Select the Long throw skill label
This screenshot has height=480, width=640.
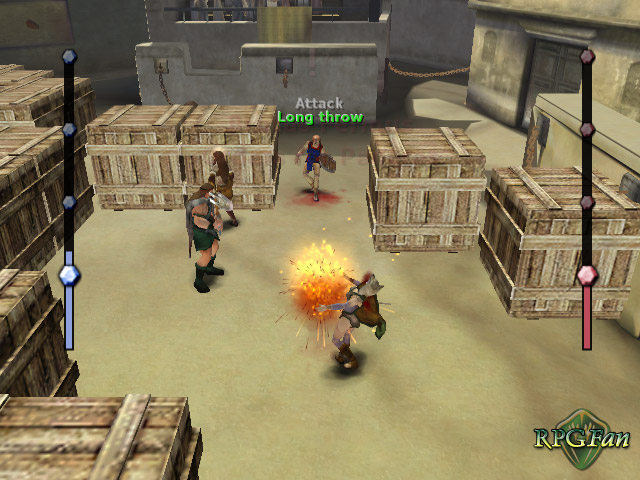(319, 118)
